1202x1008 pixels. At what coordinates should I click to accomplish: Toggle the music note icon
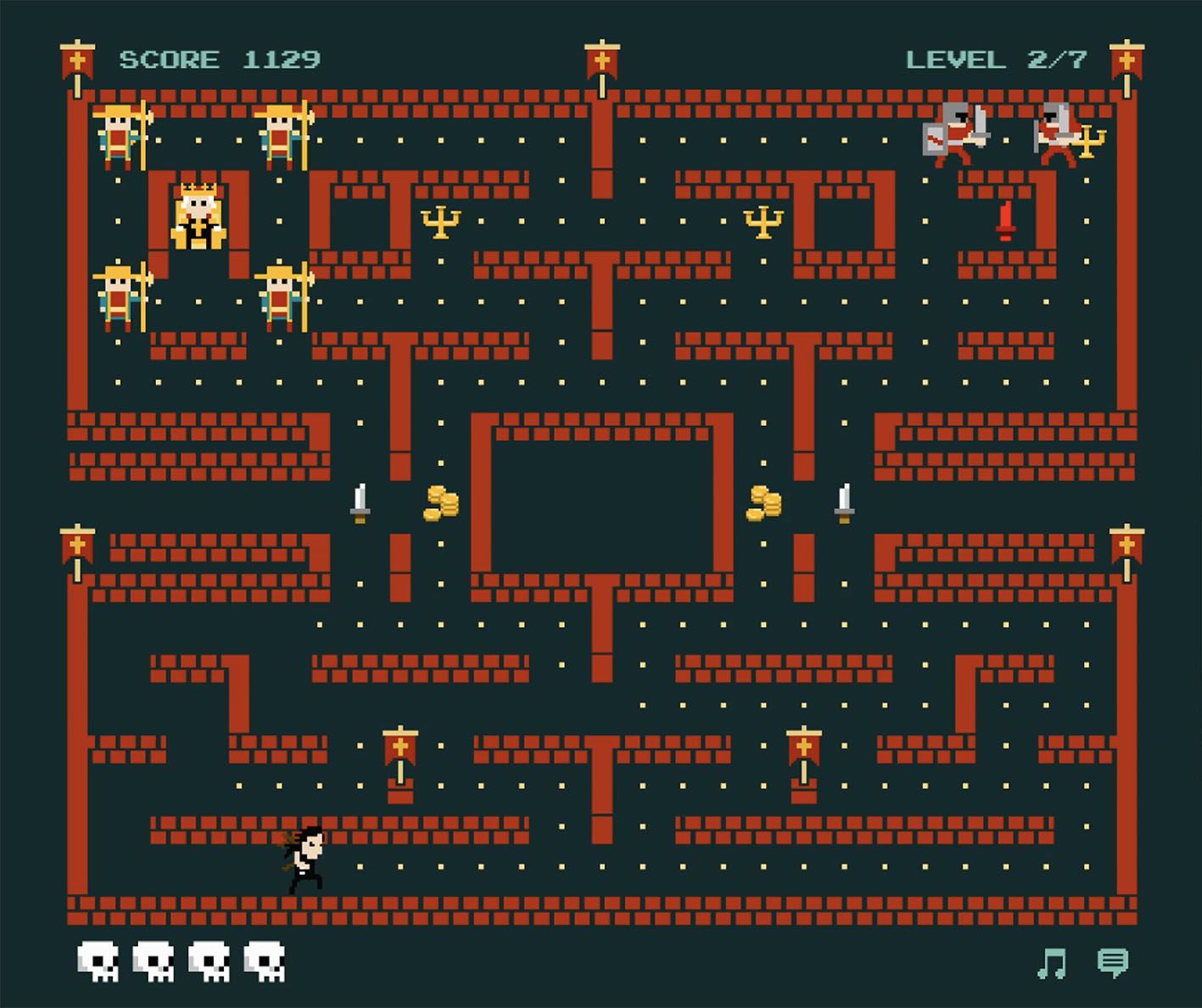[x=1052, y=963]
